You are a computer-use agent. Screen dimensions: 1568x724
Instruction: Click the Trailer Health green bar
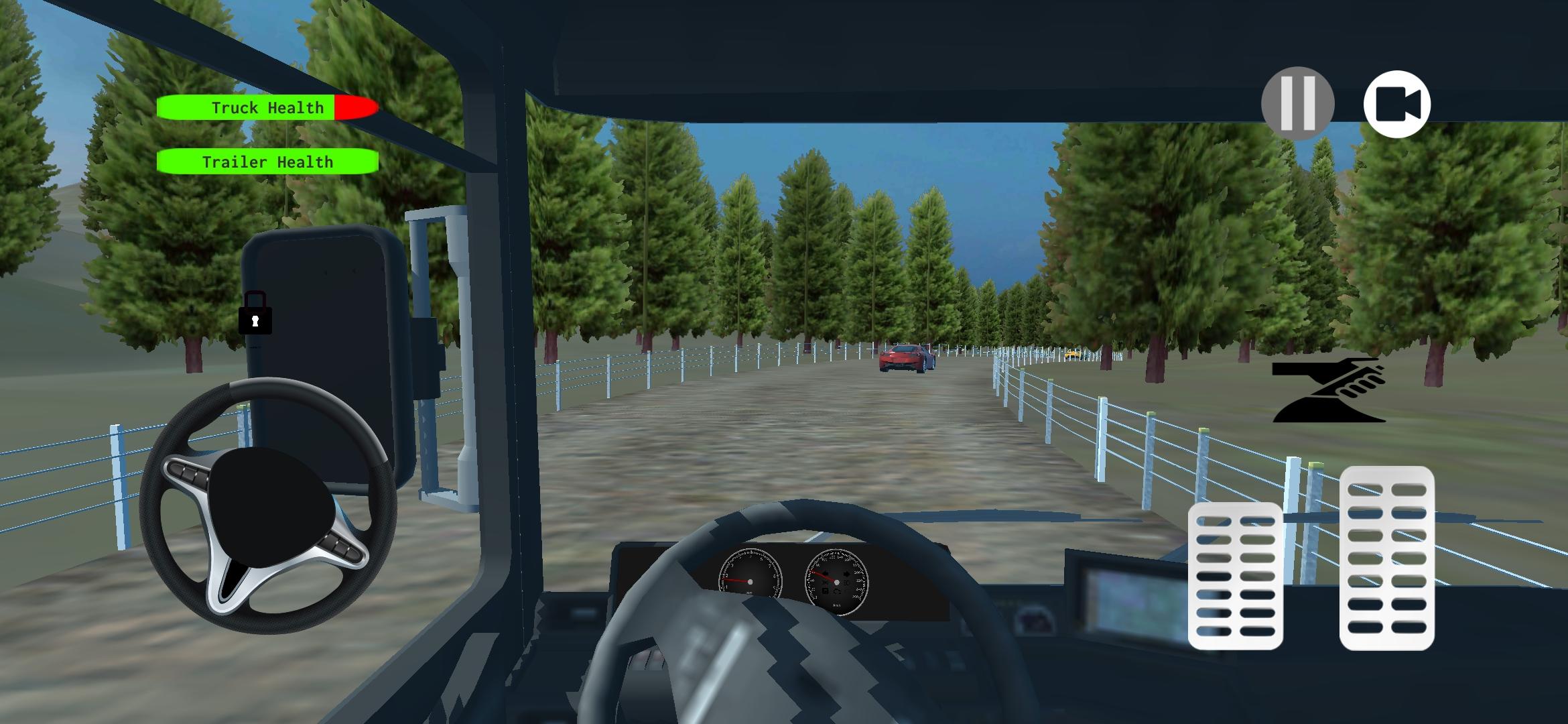[267, 162]
